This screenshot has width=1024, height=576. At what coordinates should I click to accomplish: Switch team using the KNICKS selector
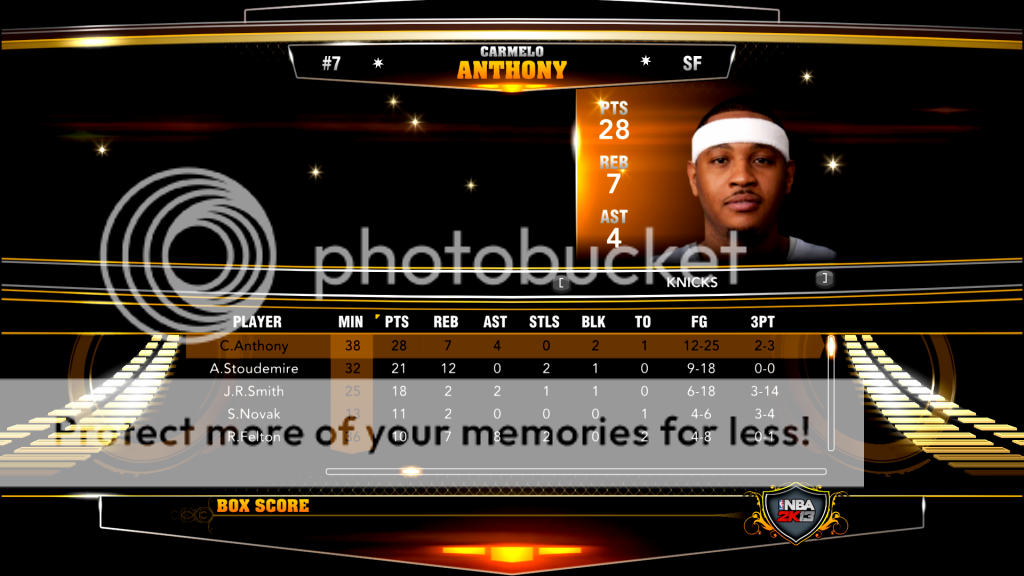(x=692, y=282)
